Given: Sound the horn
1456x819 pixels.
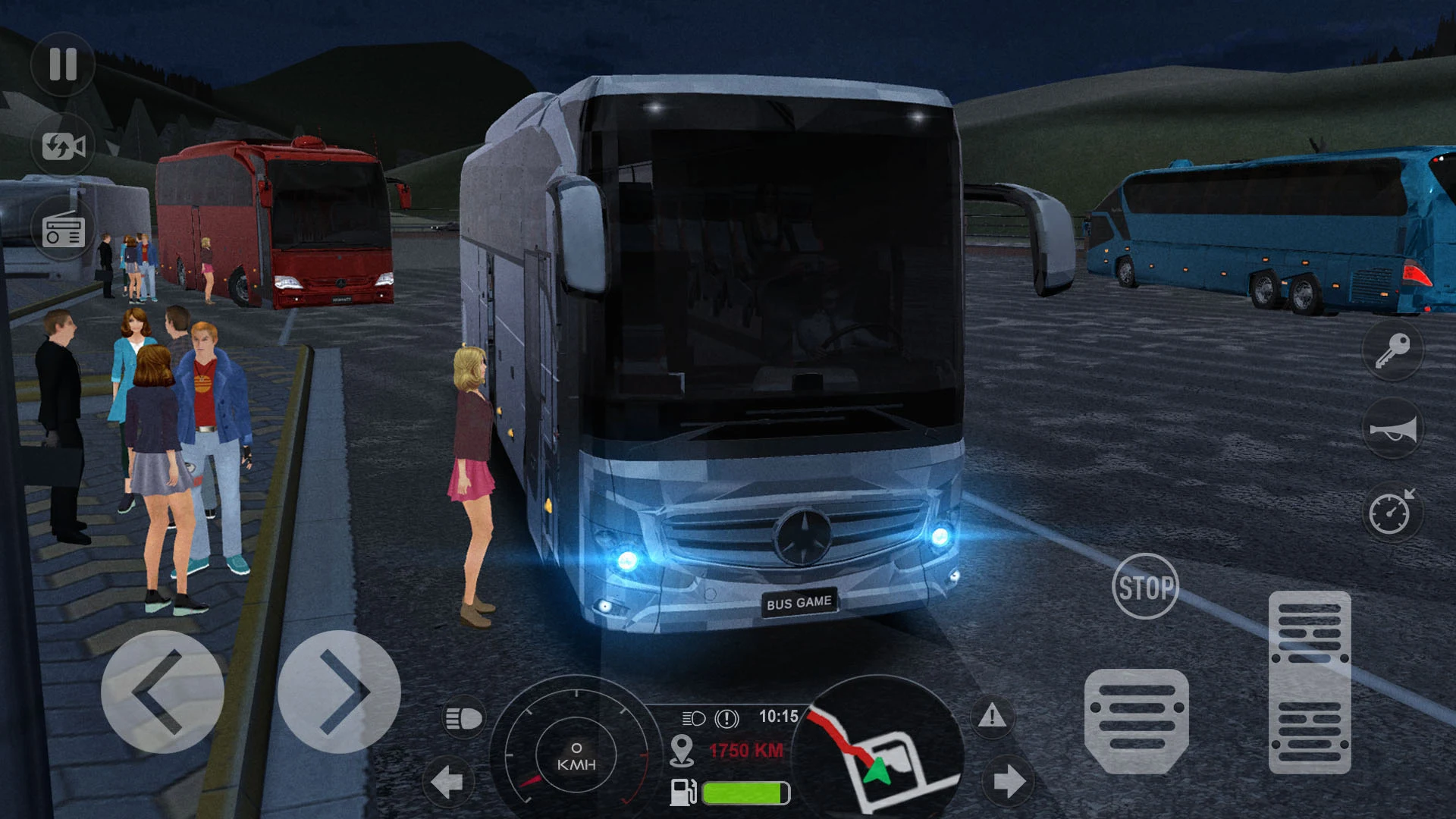Looking at the screenshot, I should pyautogui.click(x=1392, y=430).
